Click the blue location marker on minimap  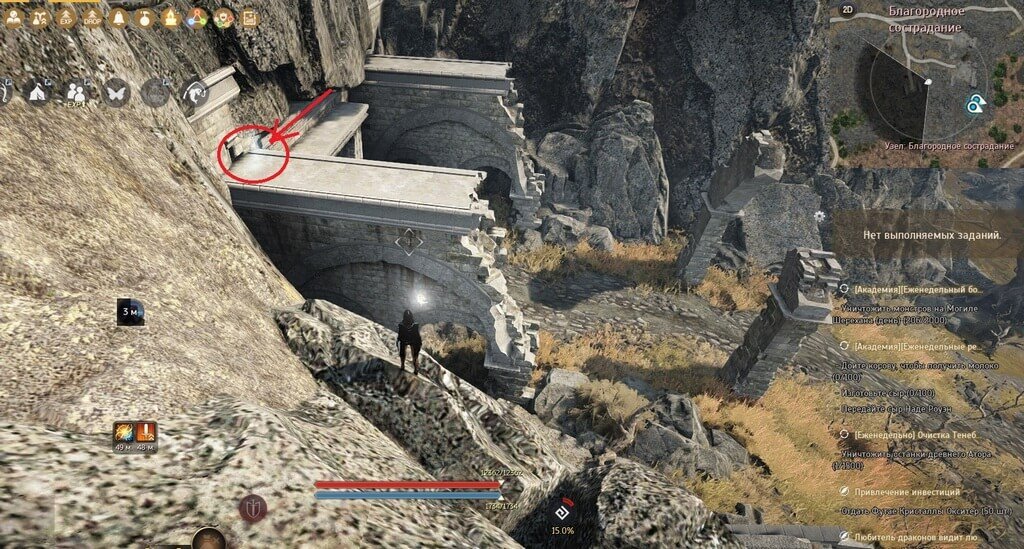tap(975, 104)
